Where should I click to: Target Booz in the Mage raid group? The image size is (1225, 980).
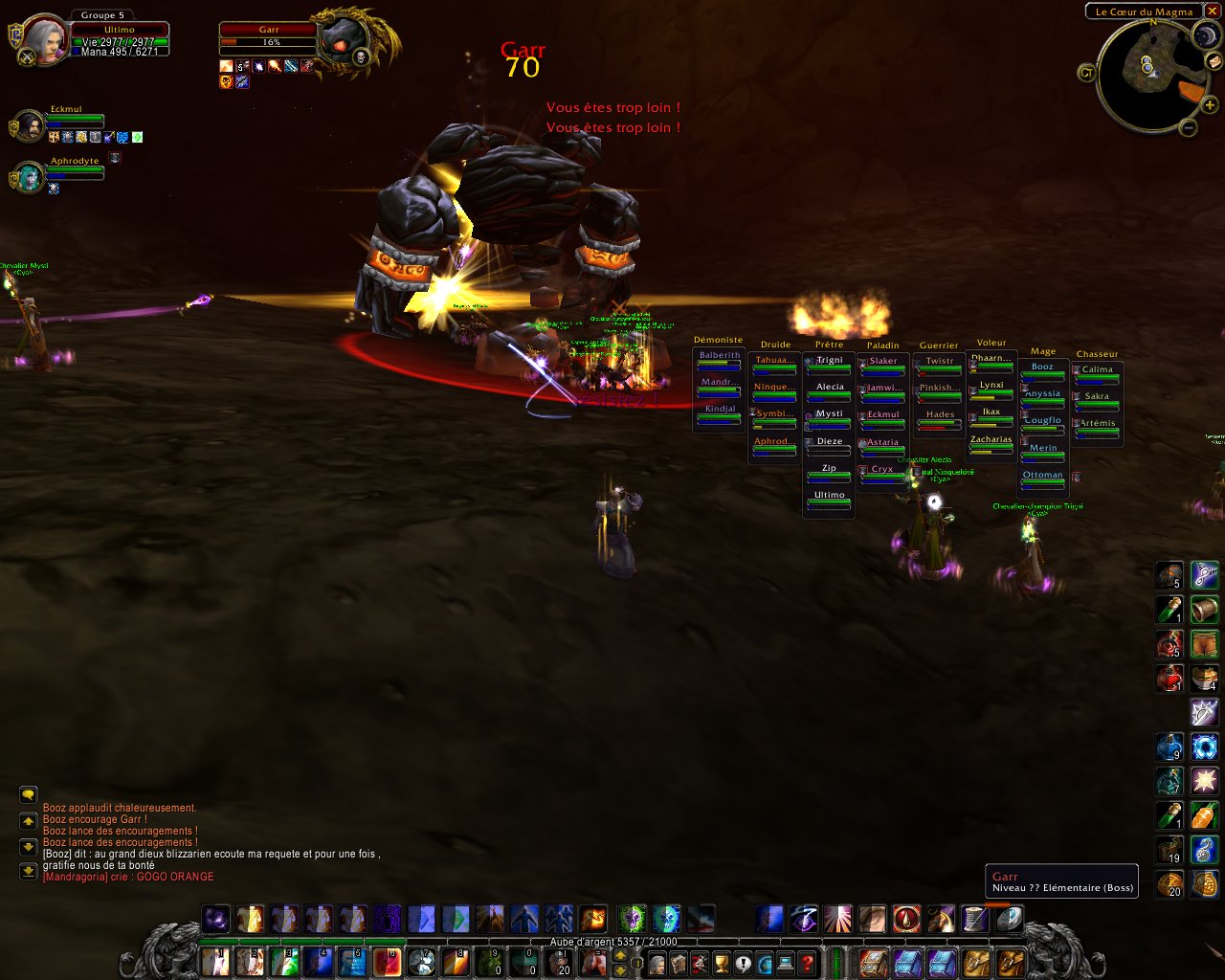point(1042,370)
